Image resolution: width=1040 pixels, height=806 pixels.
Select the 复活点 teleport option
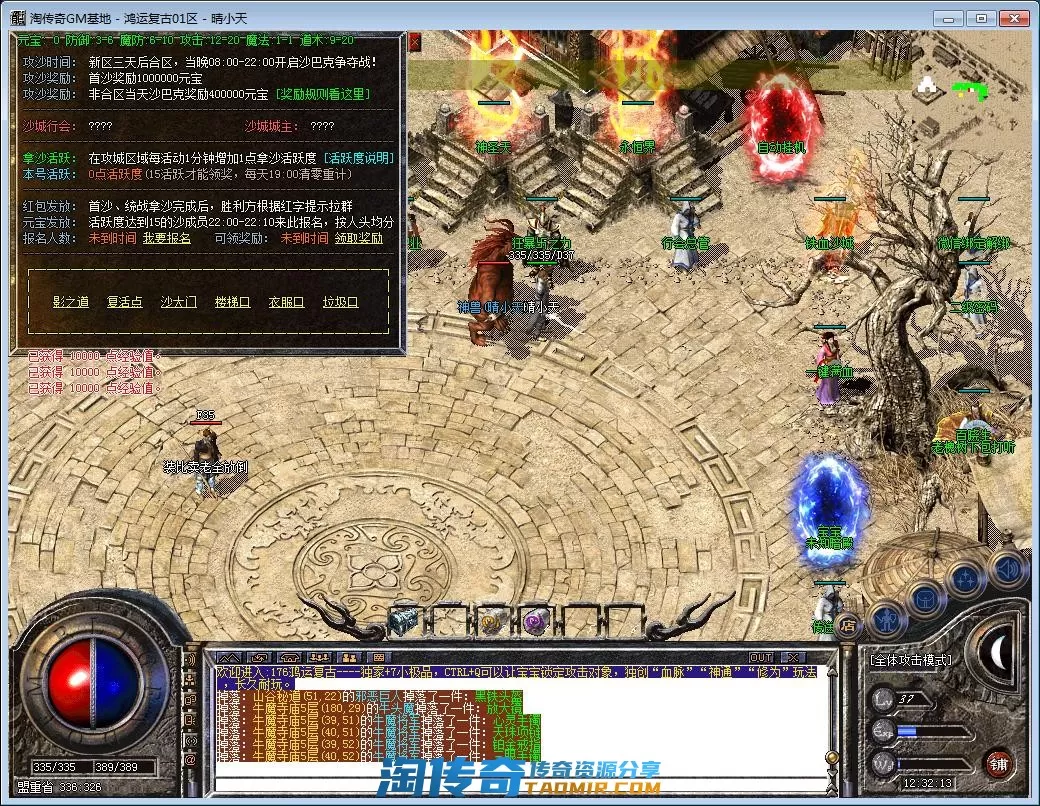(125, 302)
